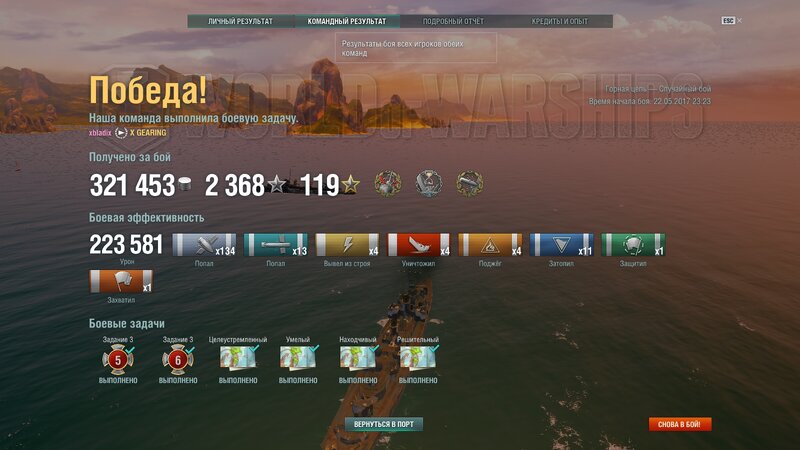
Task: Choose the Защитил ribbon
Action: pos(632,245)
